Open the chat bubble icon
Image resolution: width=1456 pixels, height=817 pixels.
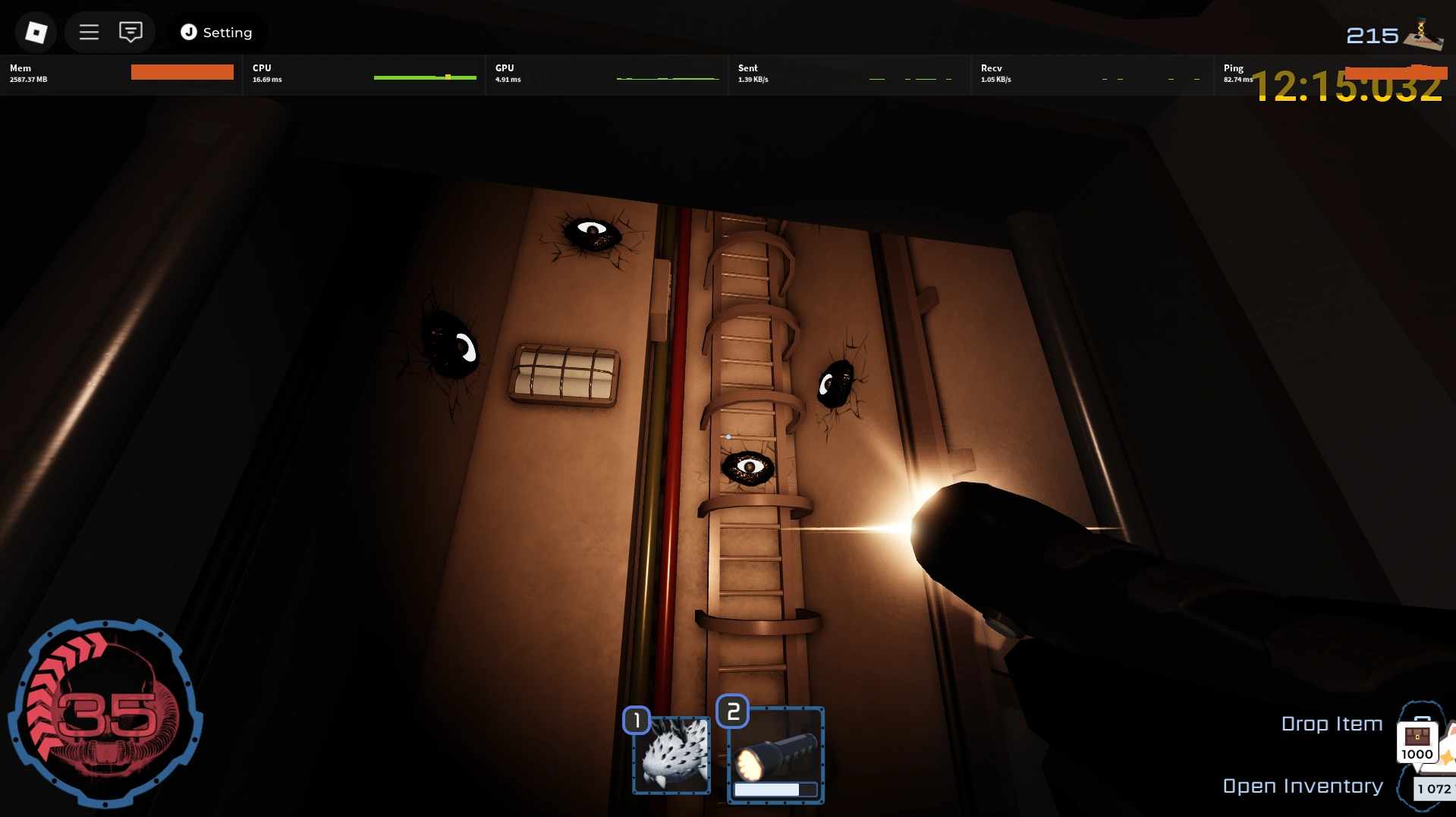(130, 32)
